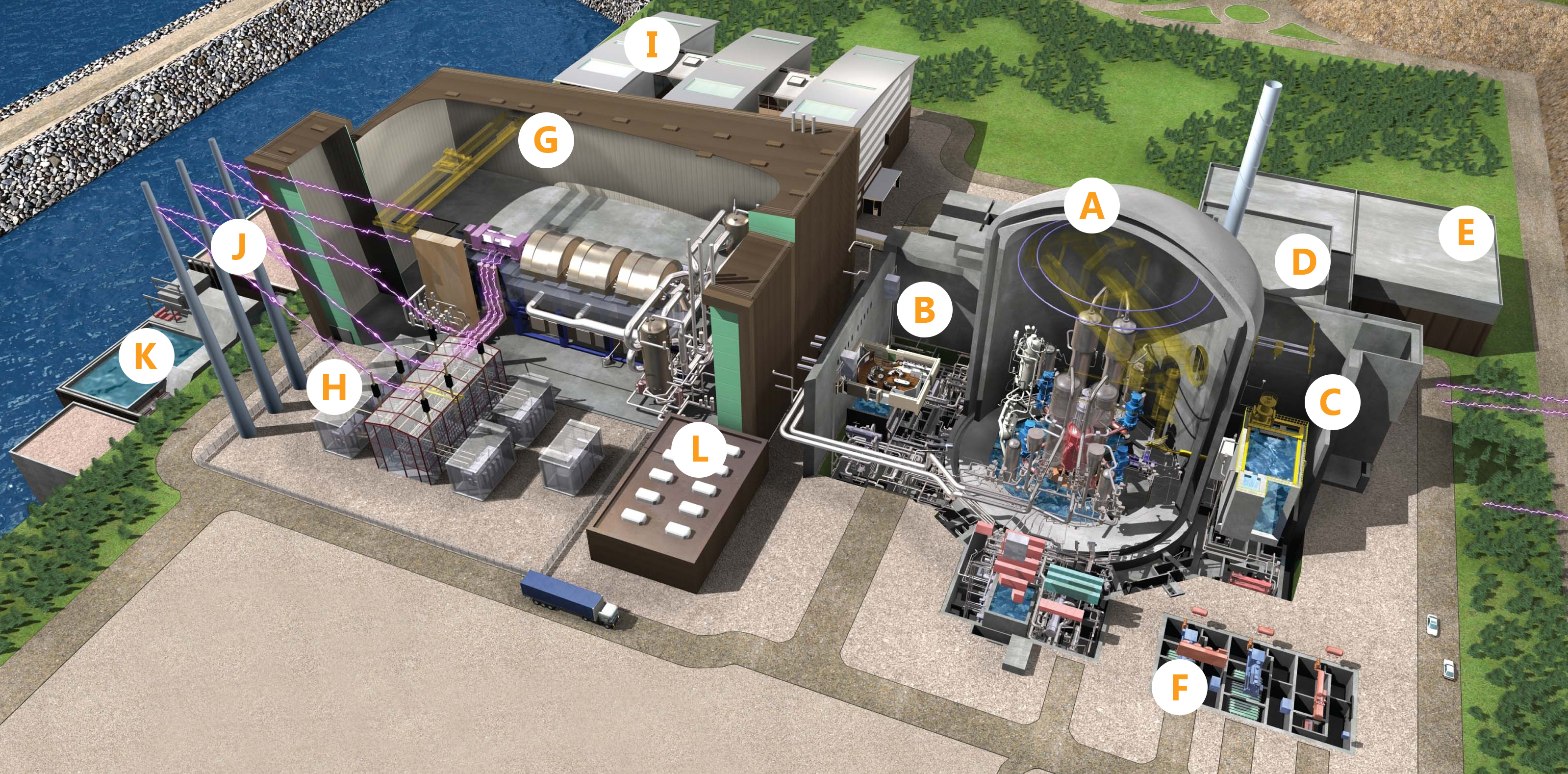Select marker K at the water intake basin
Screen dimensions: 1568x774
pyautogui.click(x=146, y=356)
